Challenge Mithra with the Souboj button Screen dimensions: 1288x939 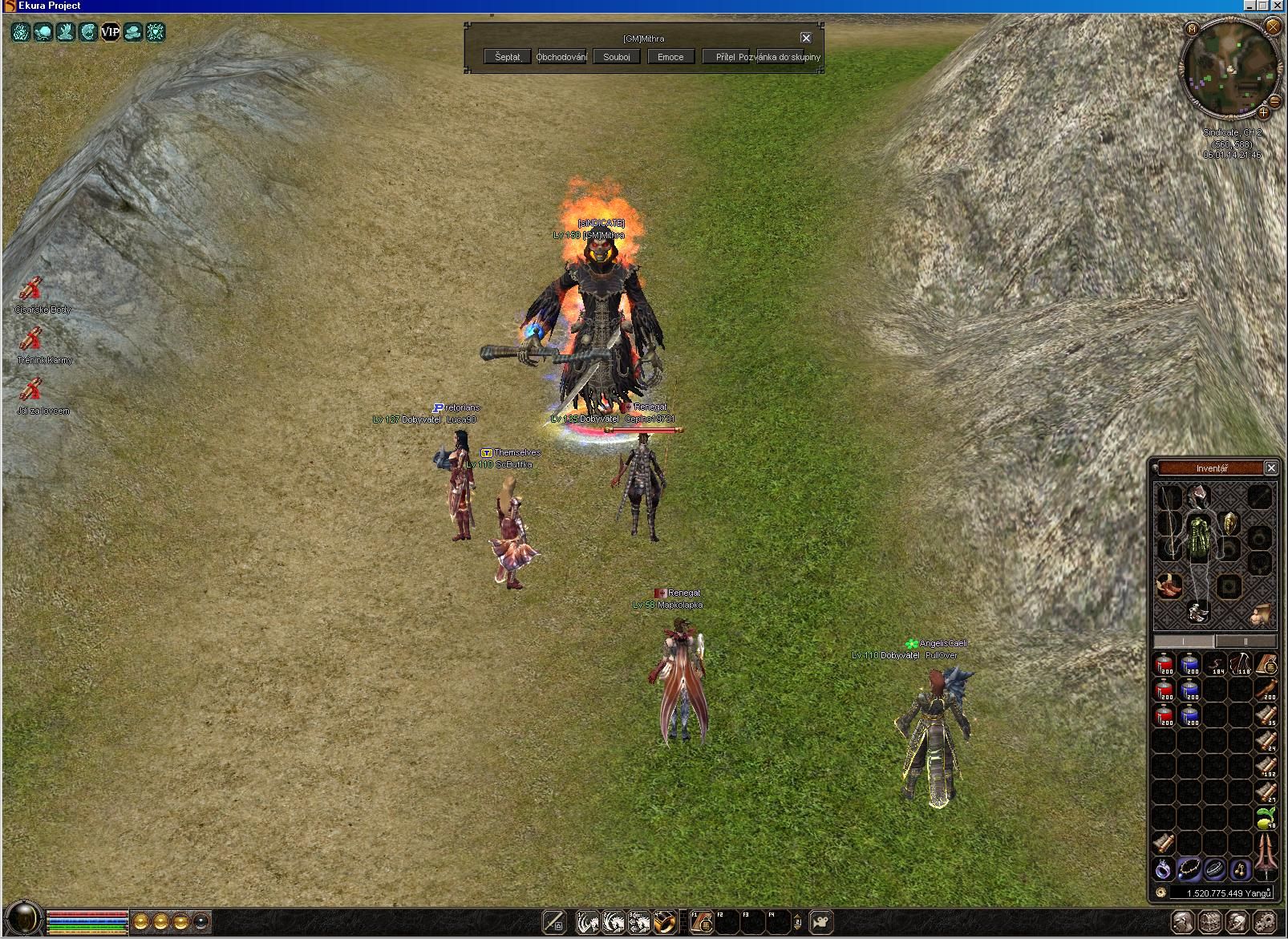617,57
